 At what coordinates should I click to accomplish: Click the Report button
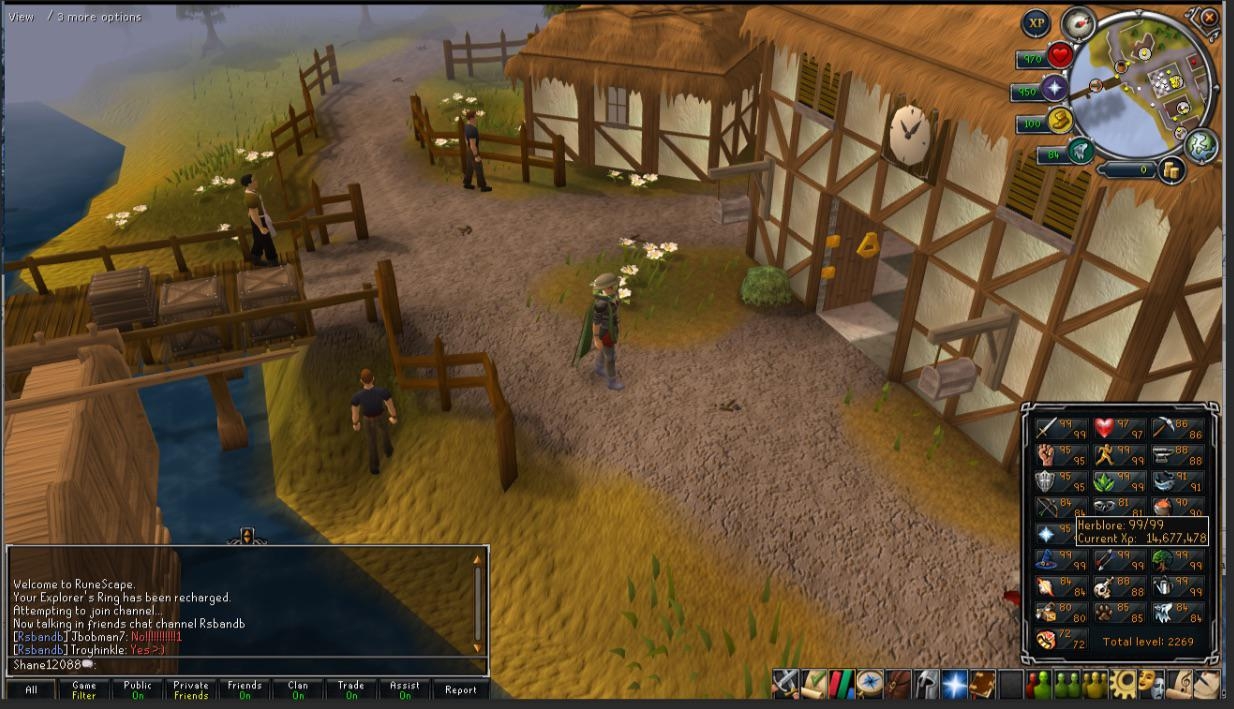[461, 690]
